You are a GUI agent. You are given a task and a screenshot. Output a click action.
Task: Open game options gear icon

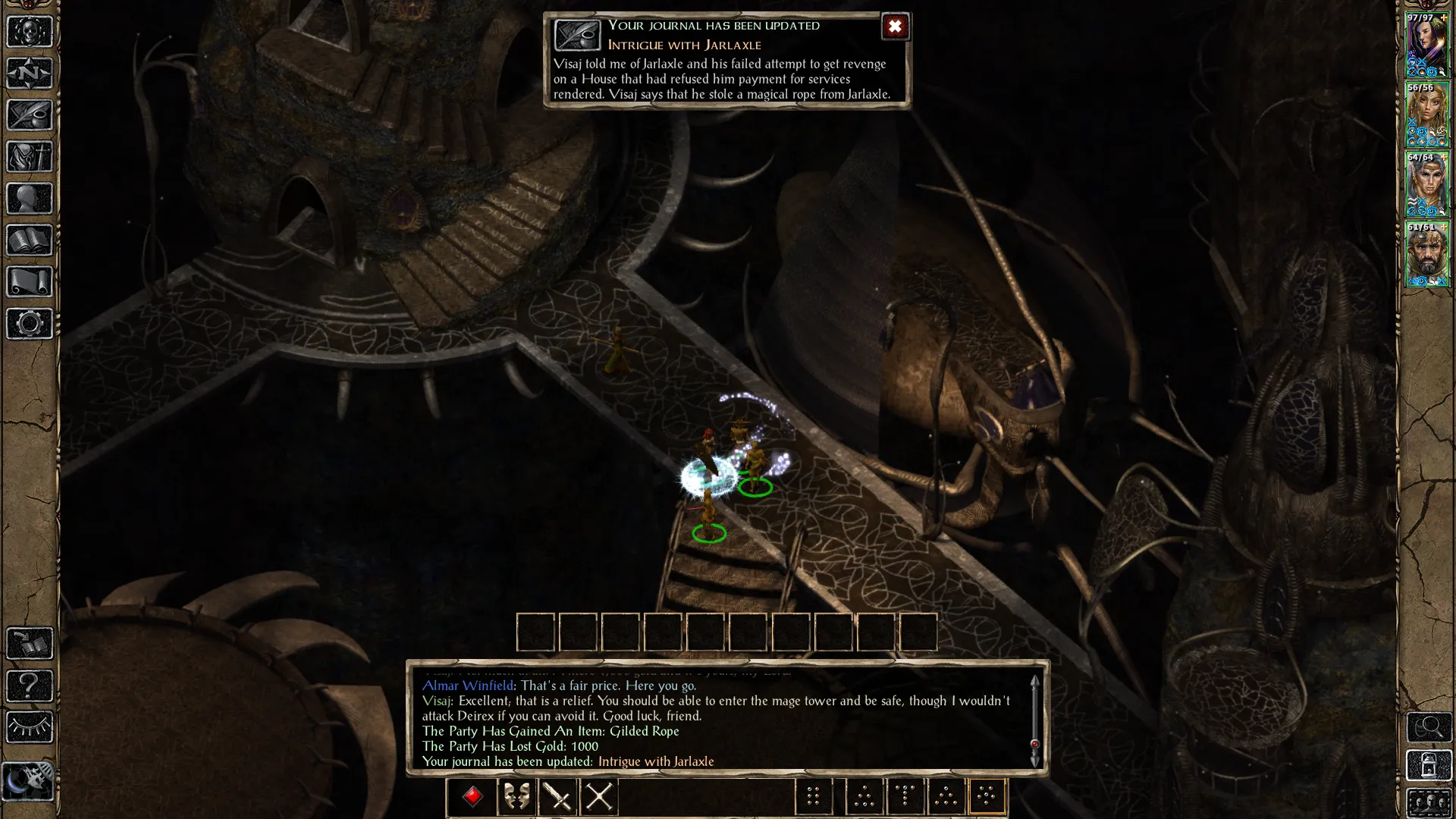(x=30, y=324)
